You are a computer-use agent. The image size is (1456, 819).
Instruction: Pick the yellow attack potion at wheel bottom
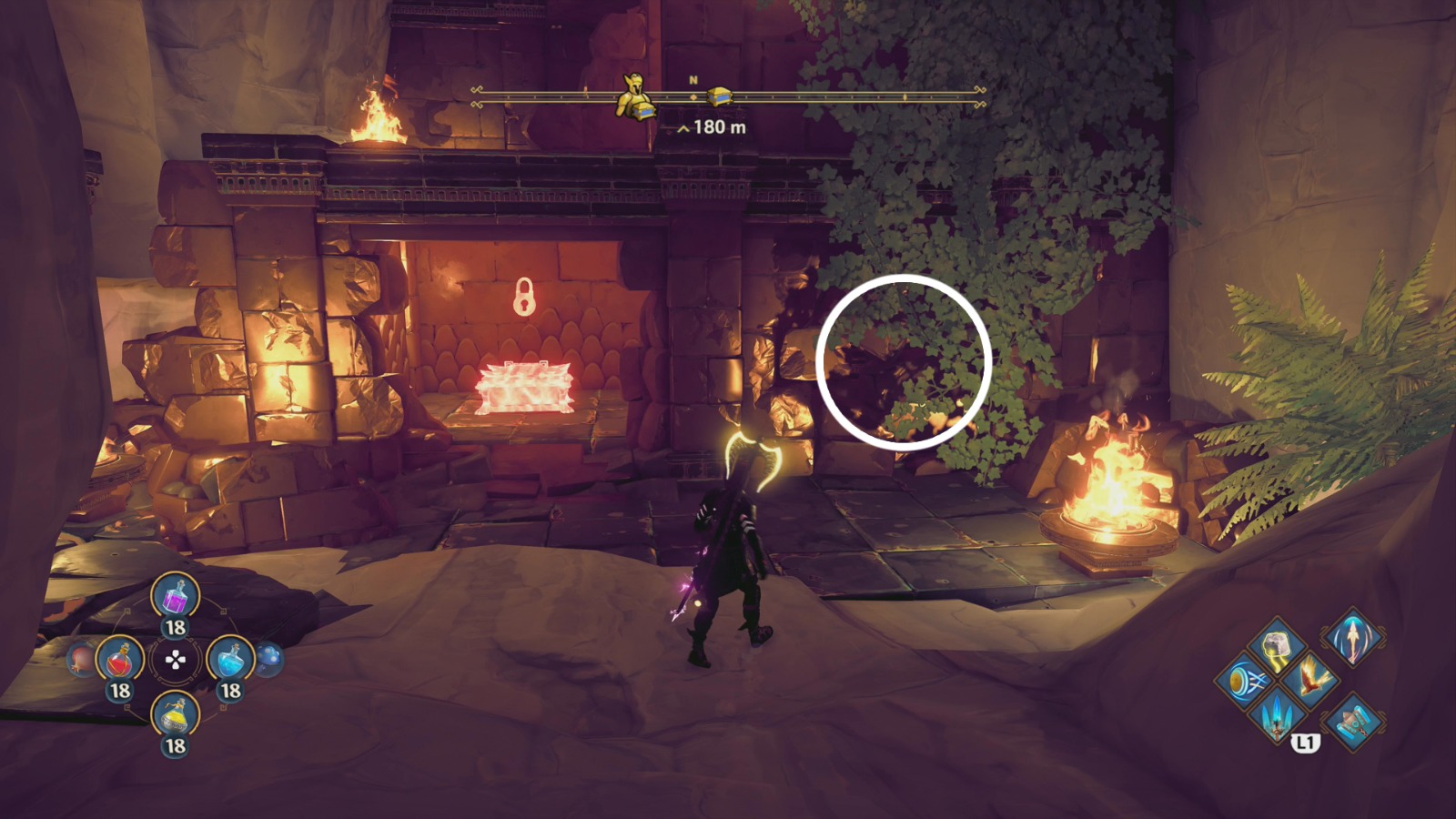[175, 716]
